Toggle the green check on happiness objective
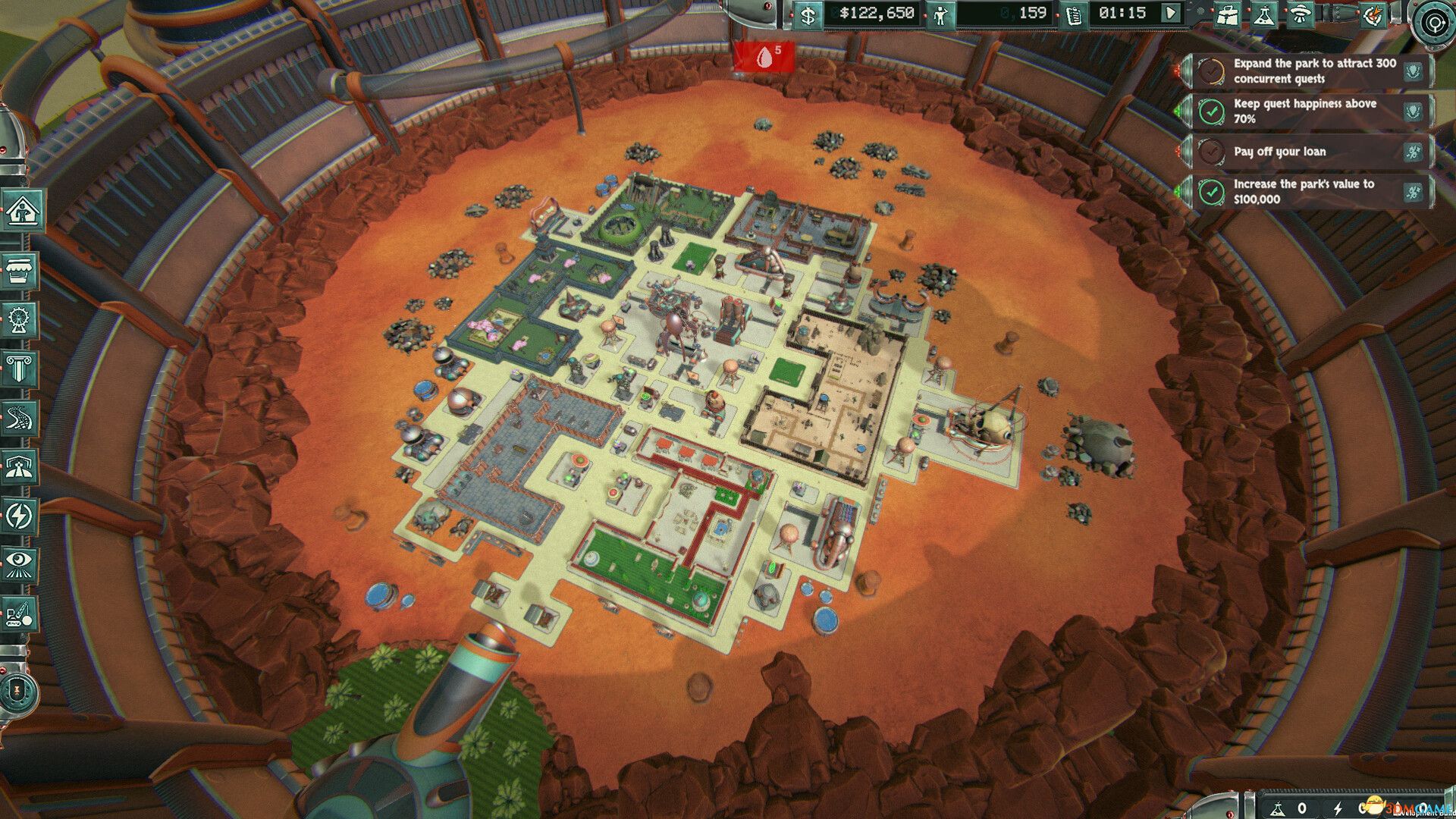Viewport: 1456px width, 819px height. click(1210, 113)
